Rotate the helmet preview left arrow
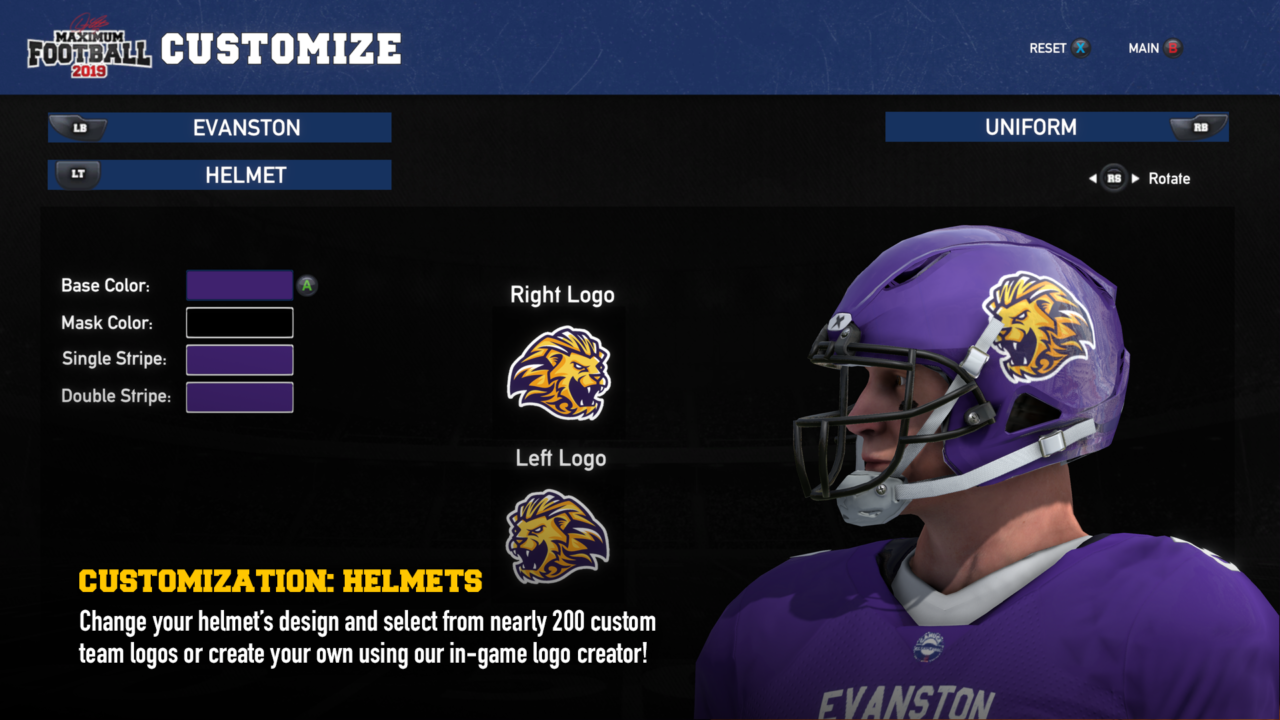 click(1093, 179)
